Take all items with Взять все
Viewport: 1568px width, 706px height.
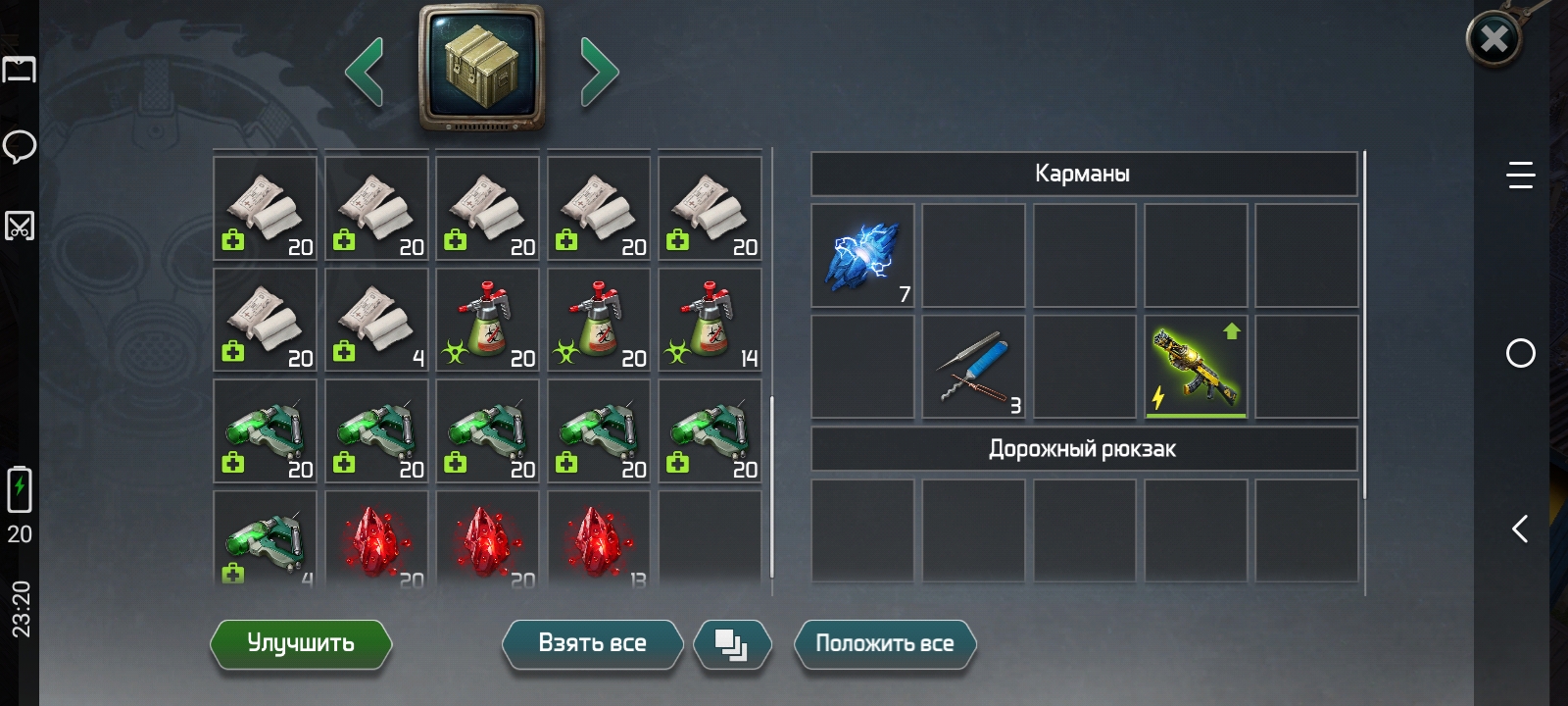592,643
